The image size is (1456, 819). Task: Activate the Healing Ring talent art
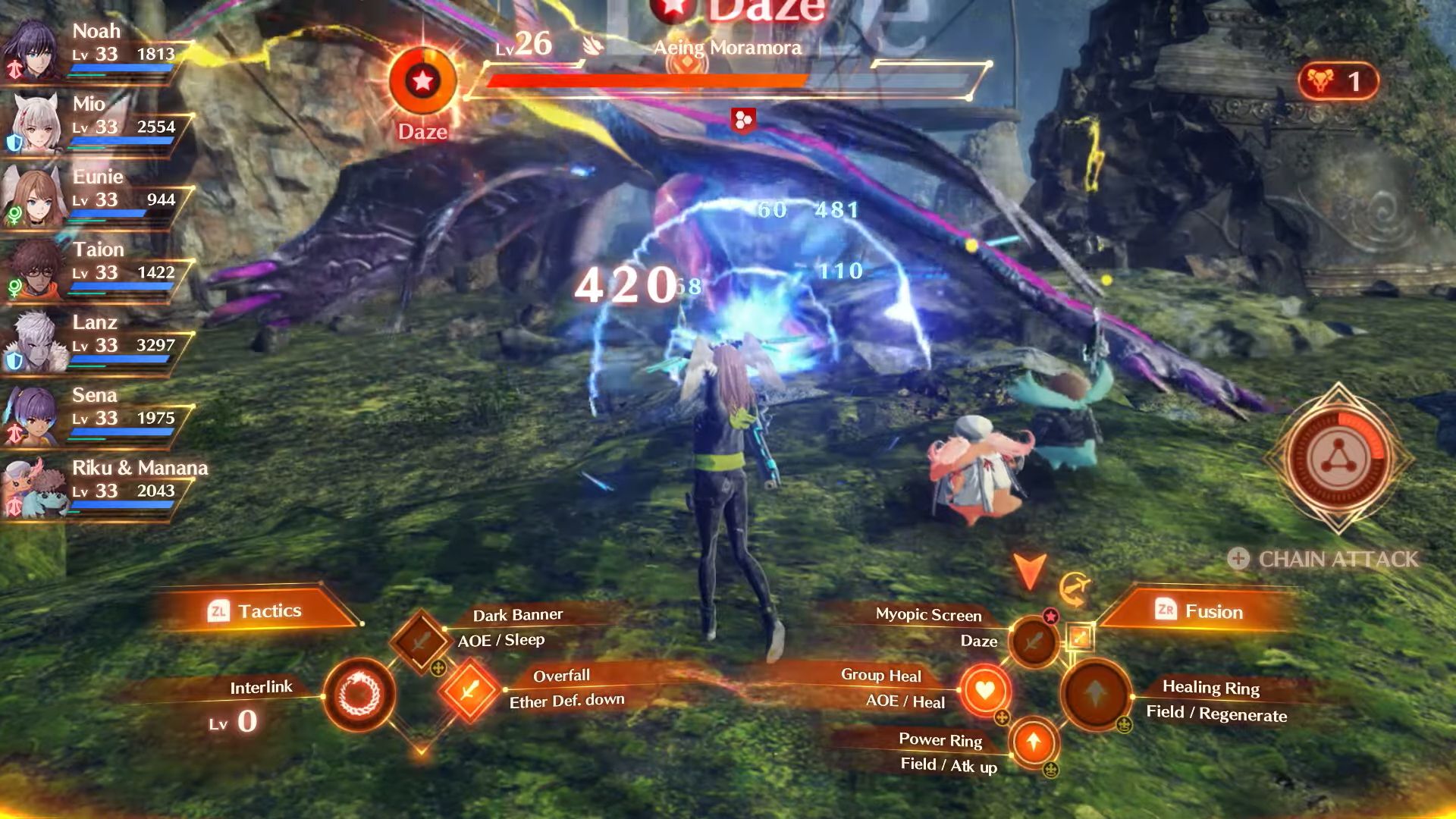[1096, 693]
